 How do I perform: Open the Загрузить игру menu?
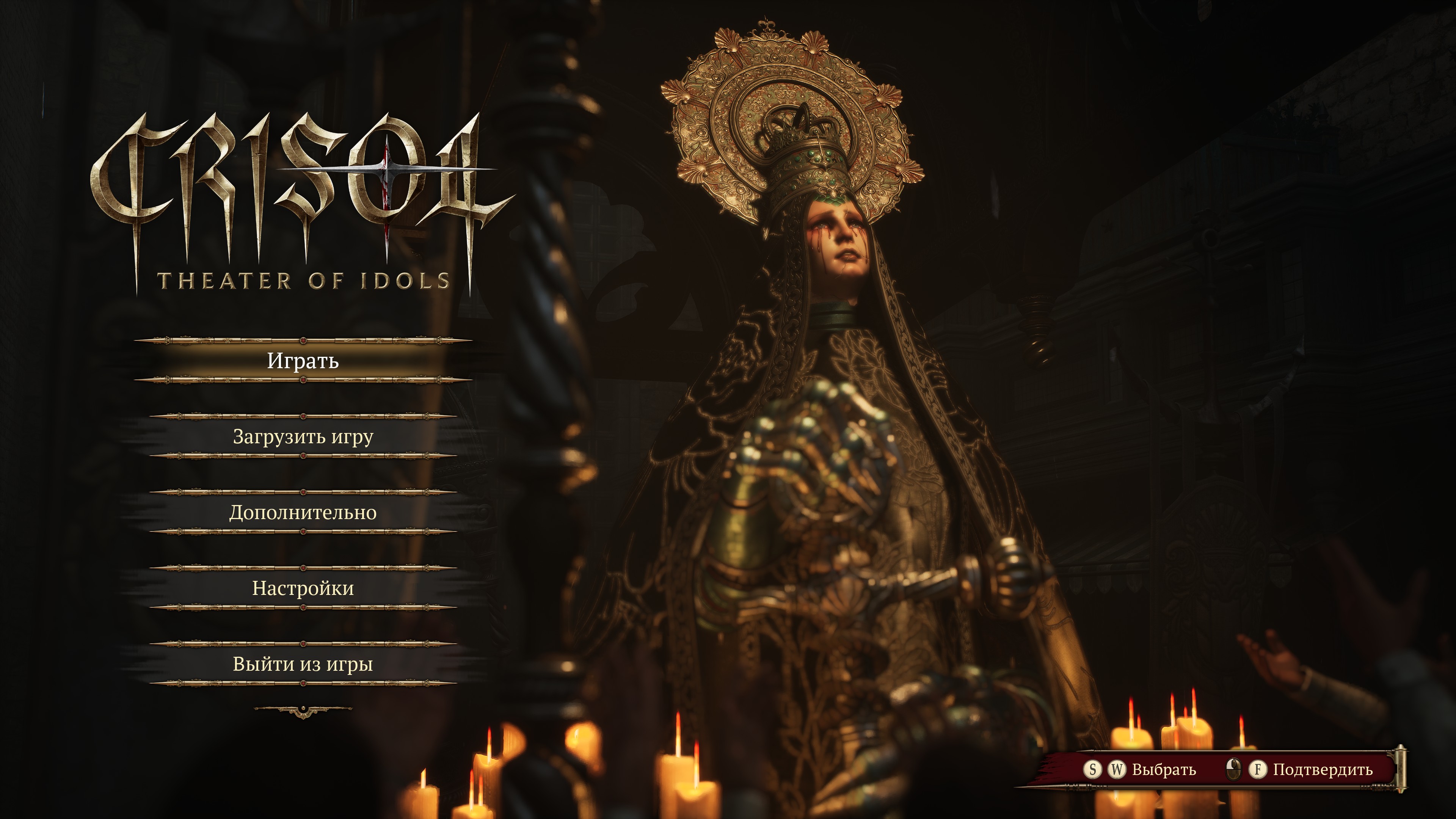coord(303,436)
